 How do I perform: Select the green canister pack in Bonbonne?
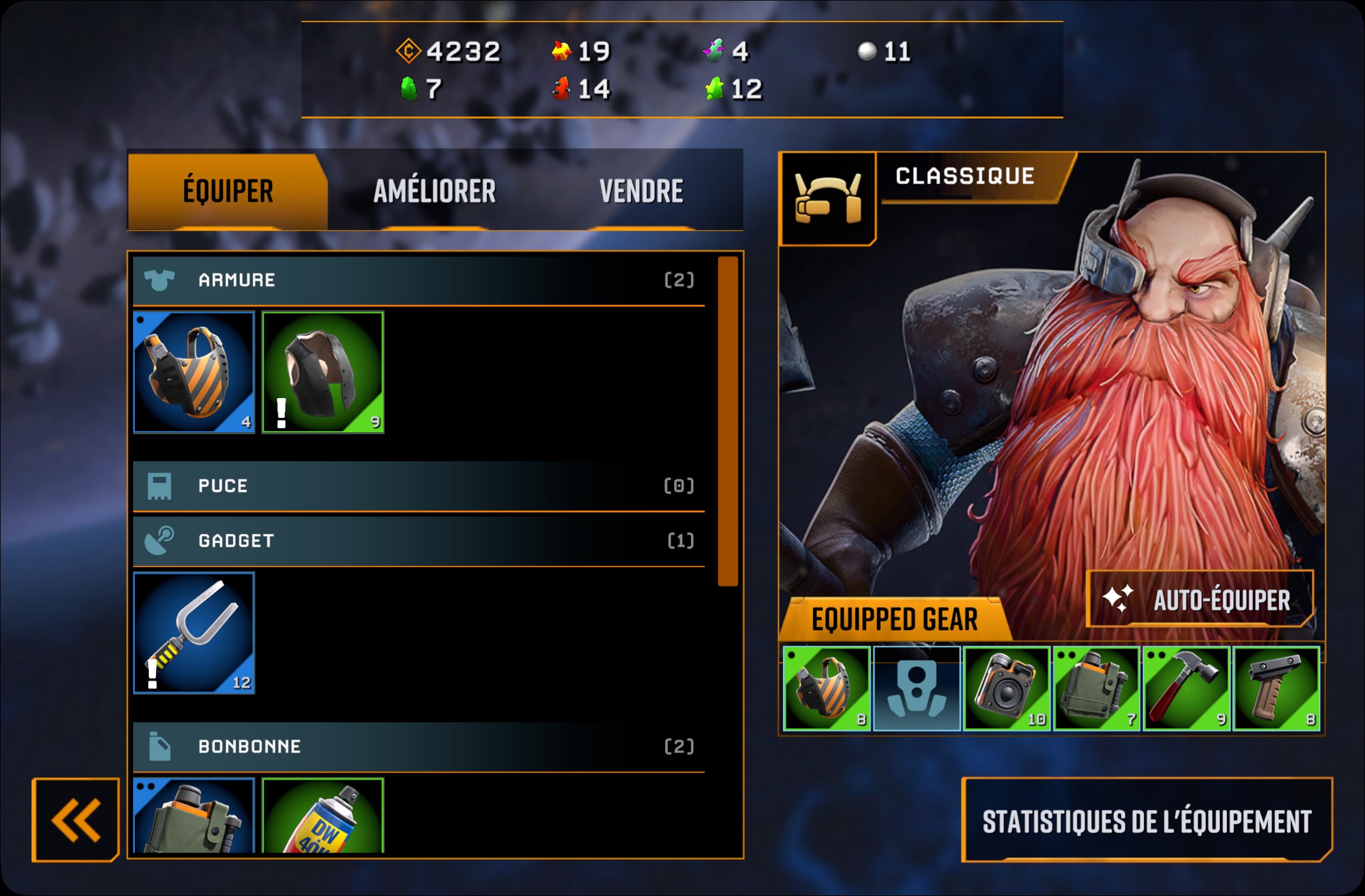coord(194,816)
